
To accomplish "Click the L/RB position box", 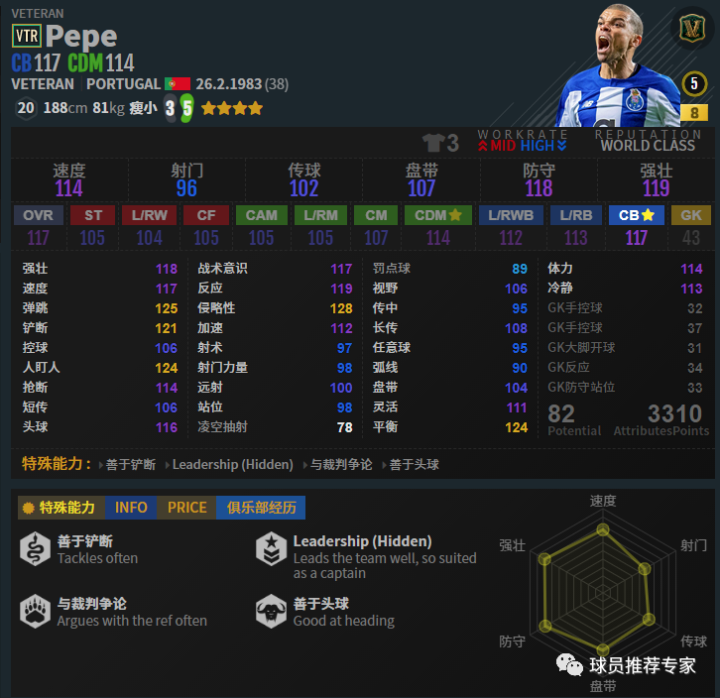I will [575, 215].
